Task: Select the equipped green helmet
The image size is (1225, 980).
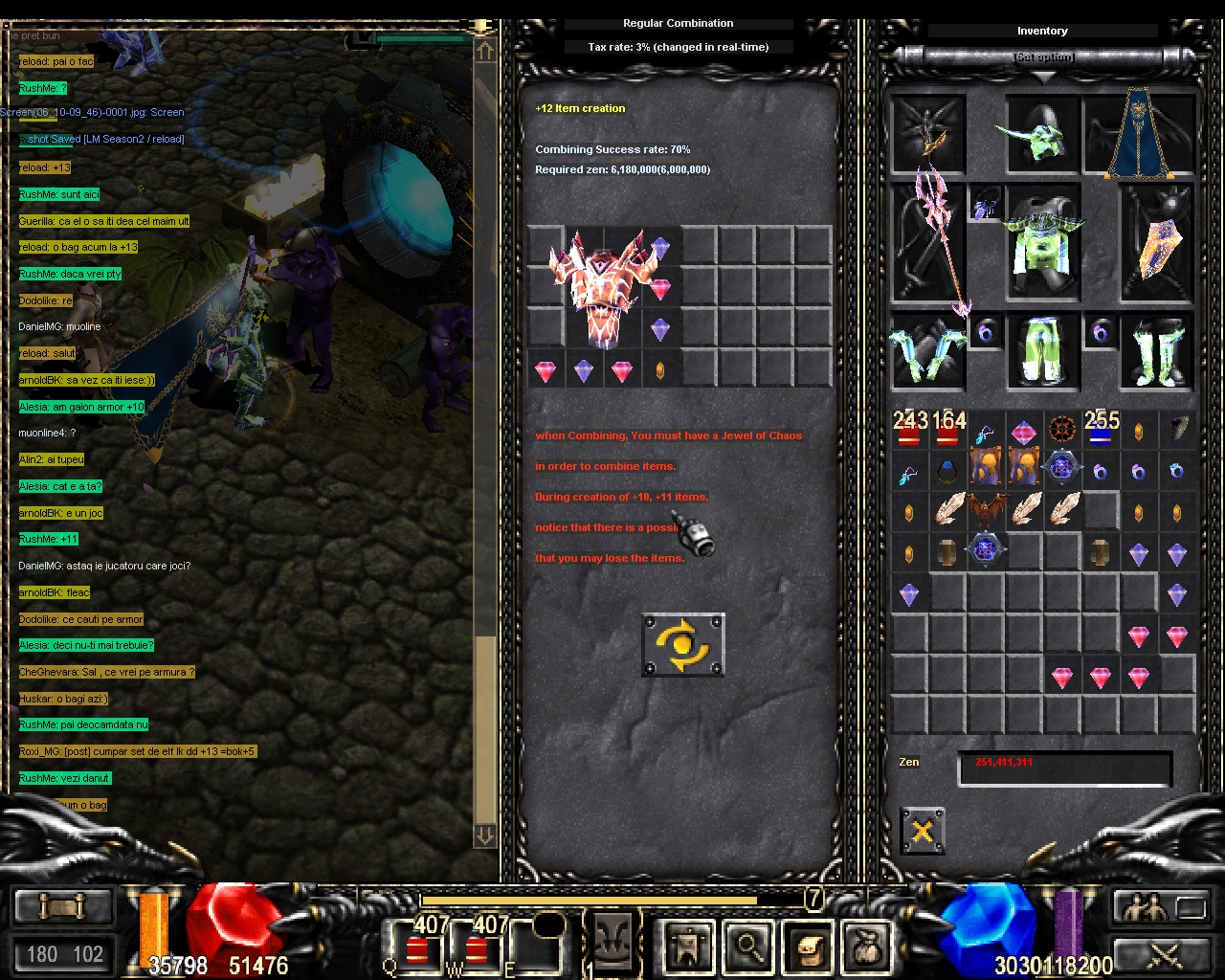Action: tap(1041, 134)
